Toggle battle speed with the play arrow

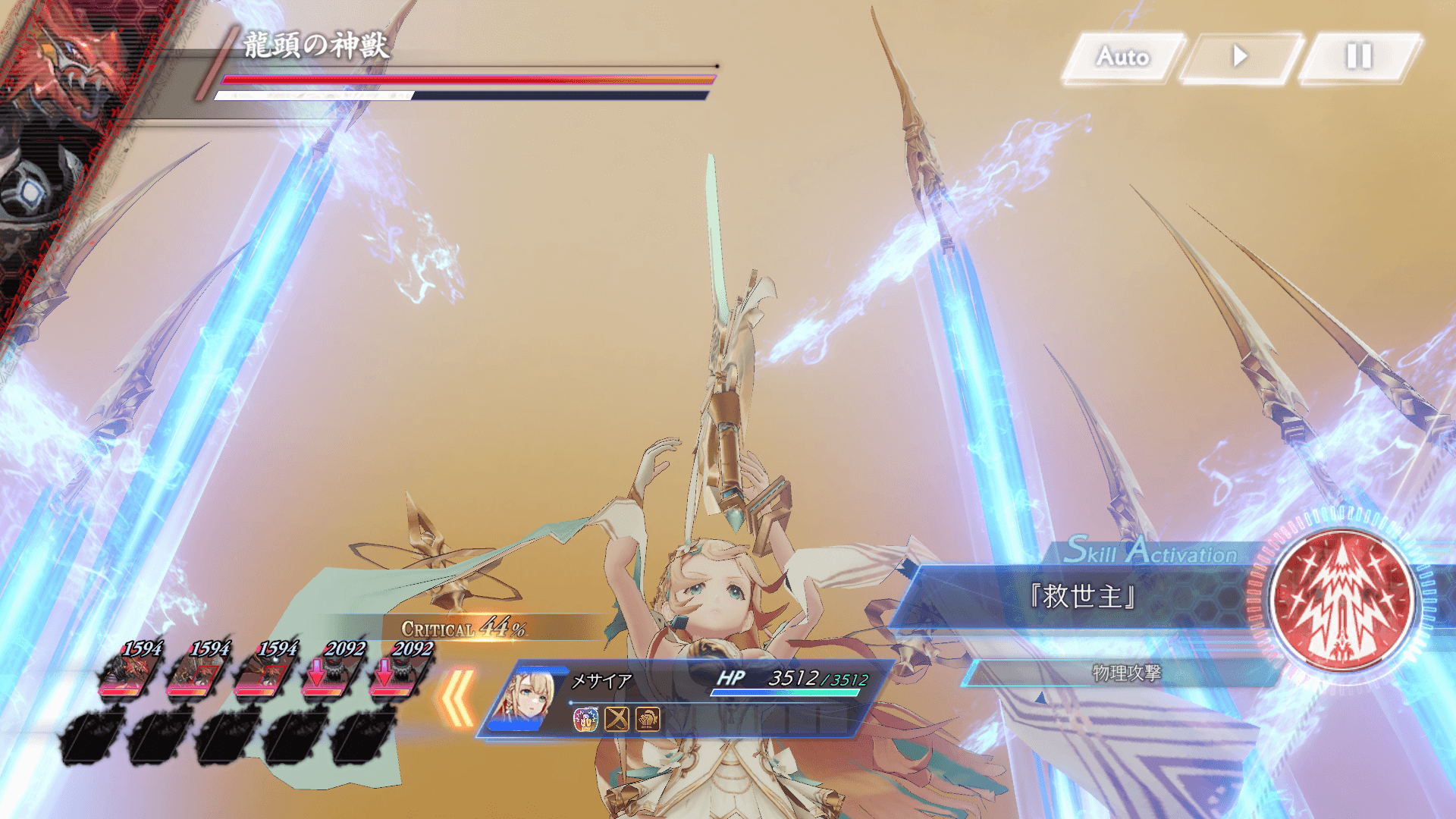[x=1241, y=56]
